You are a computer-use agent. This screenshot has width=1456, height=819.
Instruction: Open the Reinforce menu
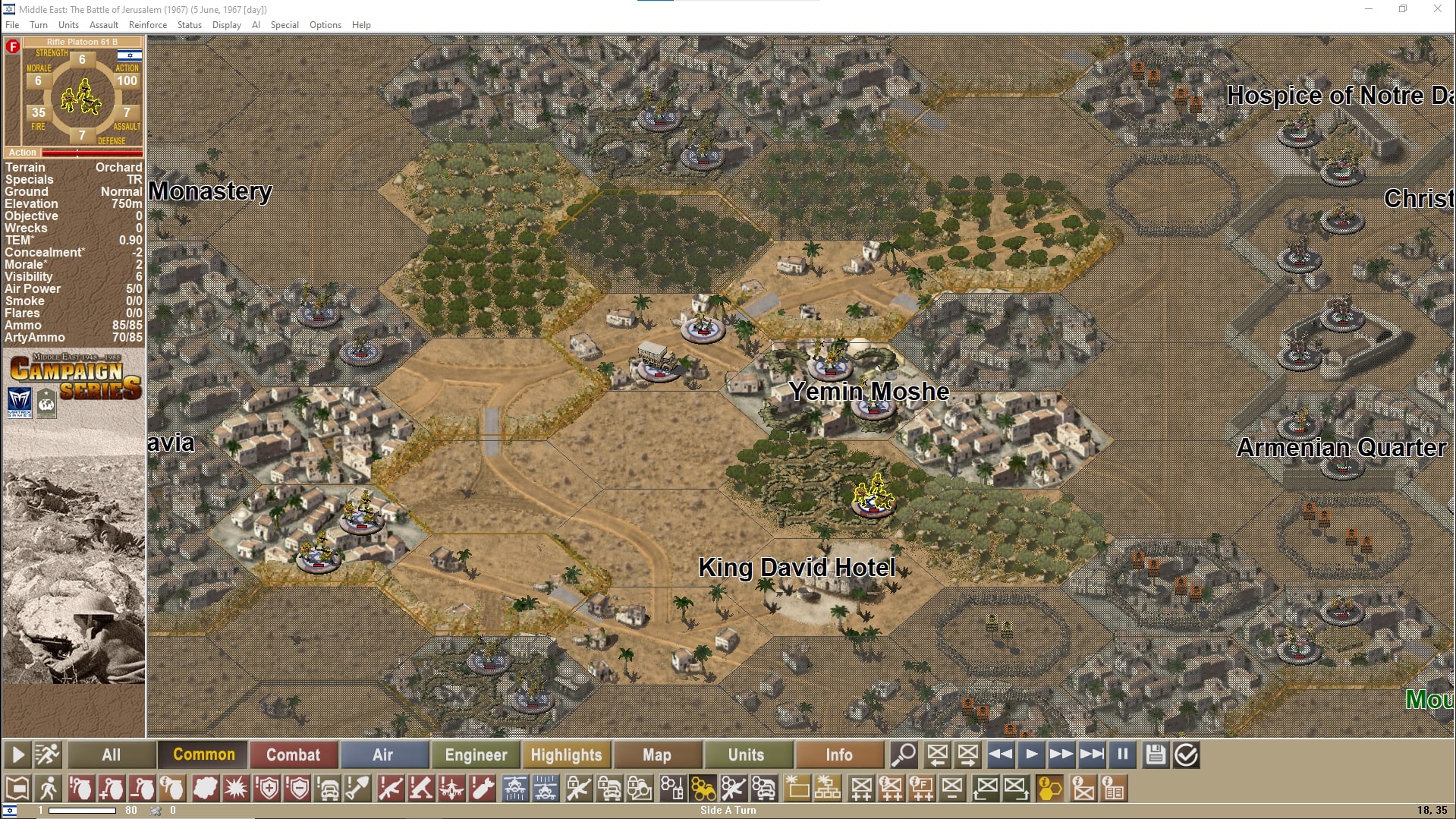[148, 25]
